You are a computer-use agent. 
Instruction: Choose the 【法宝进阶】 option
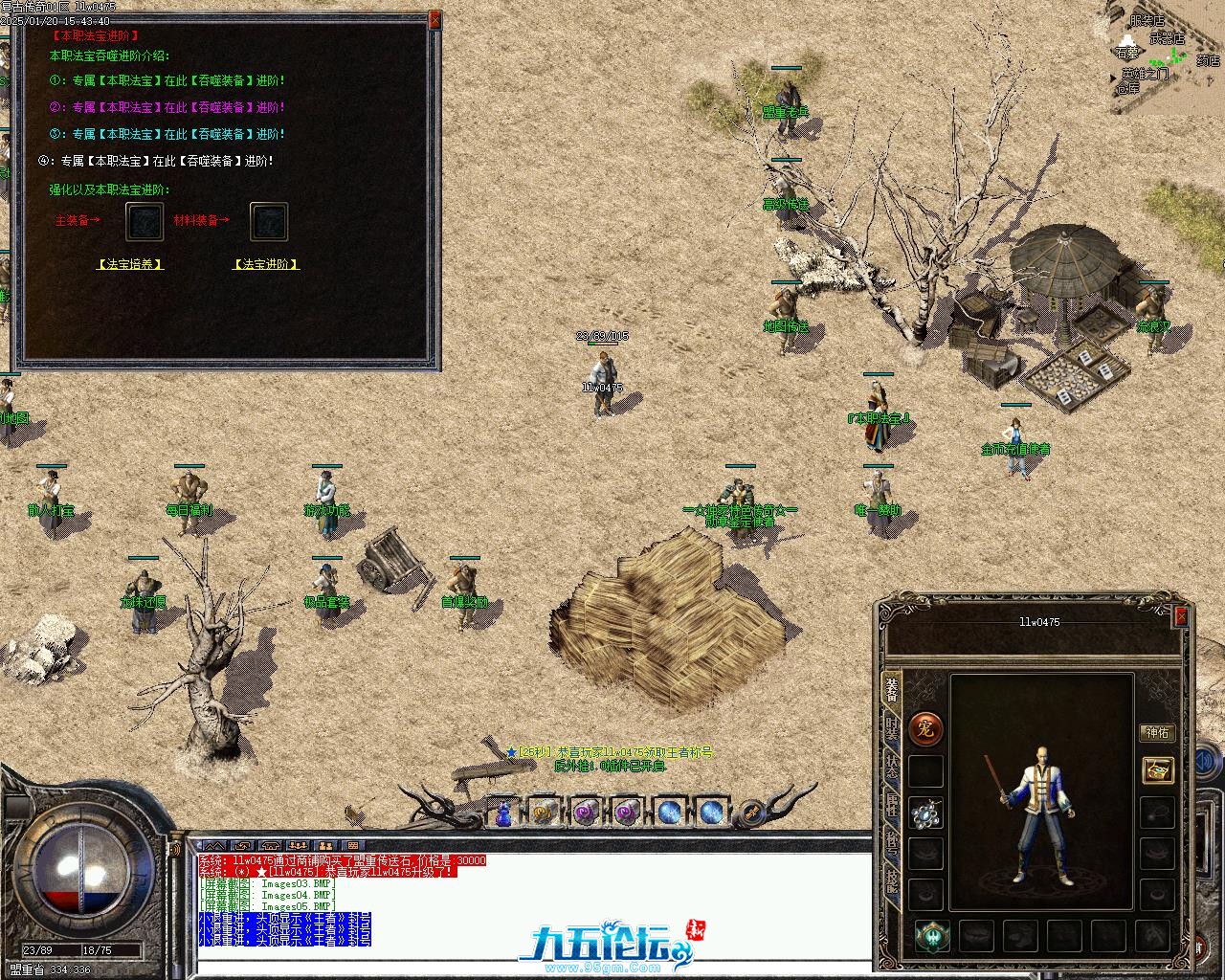click(266, 264)
